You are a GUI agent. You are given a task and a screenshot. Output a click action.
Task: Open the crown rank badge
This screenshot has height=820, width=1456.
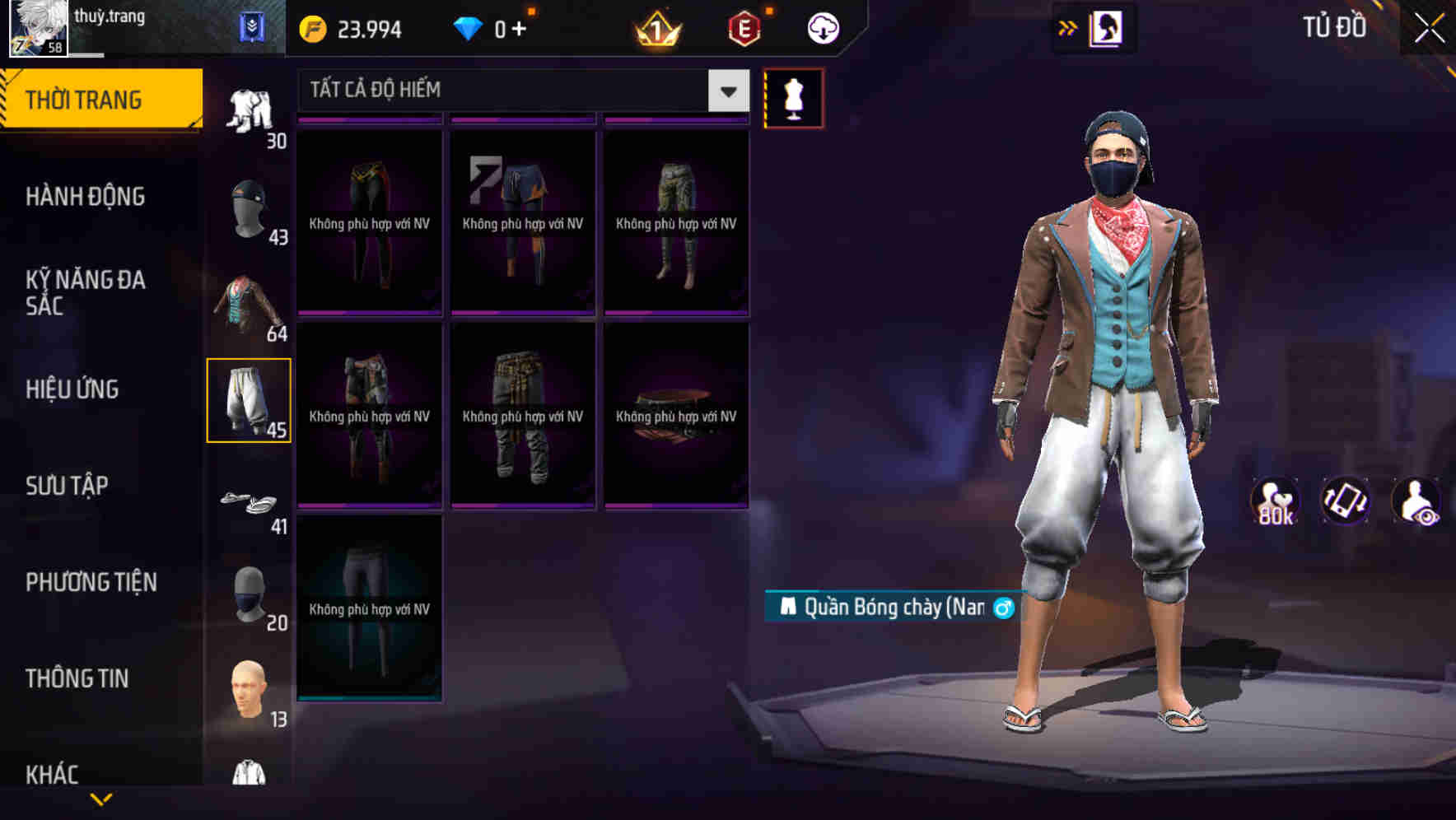654,27
